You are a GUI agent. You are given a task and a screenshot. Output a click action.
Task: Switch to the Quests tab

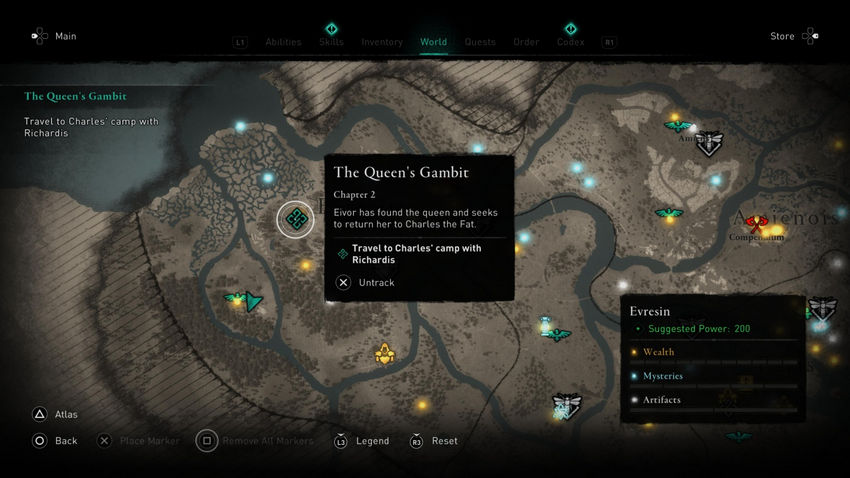(x=480, y=42)
